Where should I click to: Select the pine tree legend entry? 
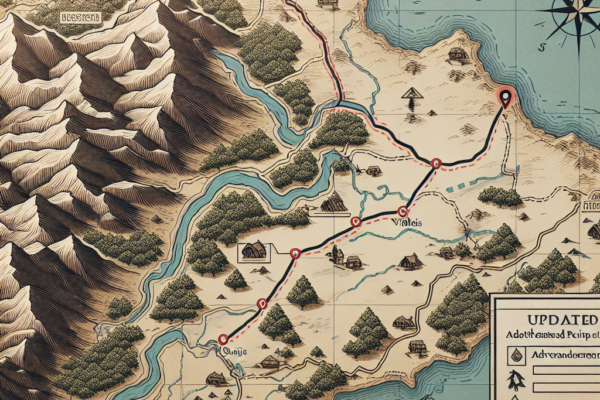point(515,378)
